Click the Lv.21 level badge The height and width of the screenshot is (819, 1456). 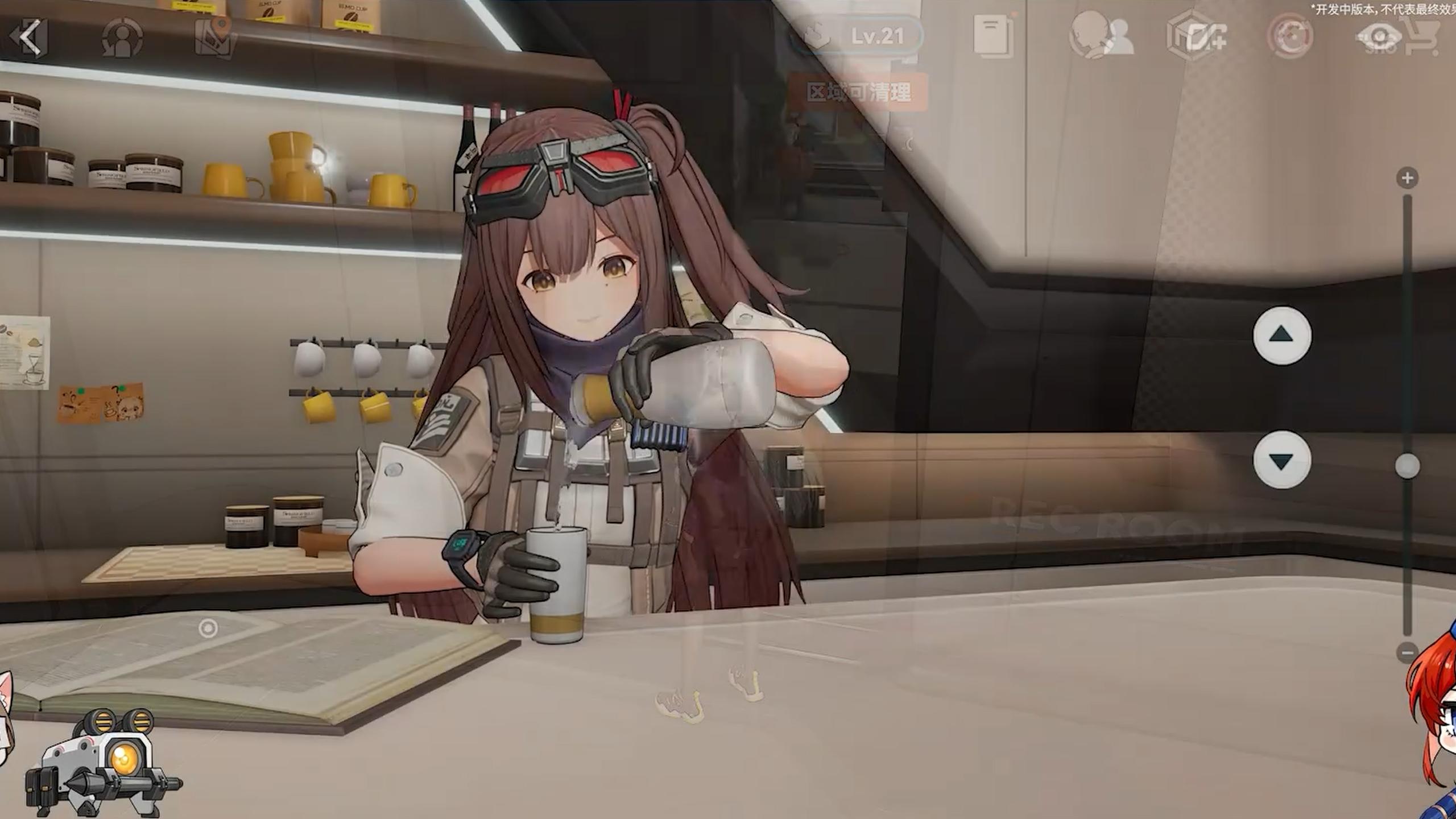[879, 34]
